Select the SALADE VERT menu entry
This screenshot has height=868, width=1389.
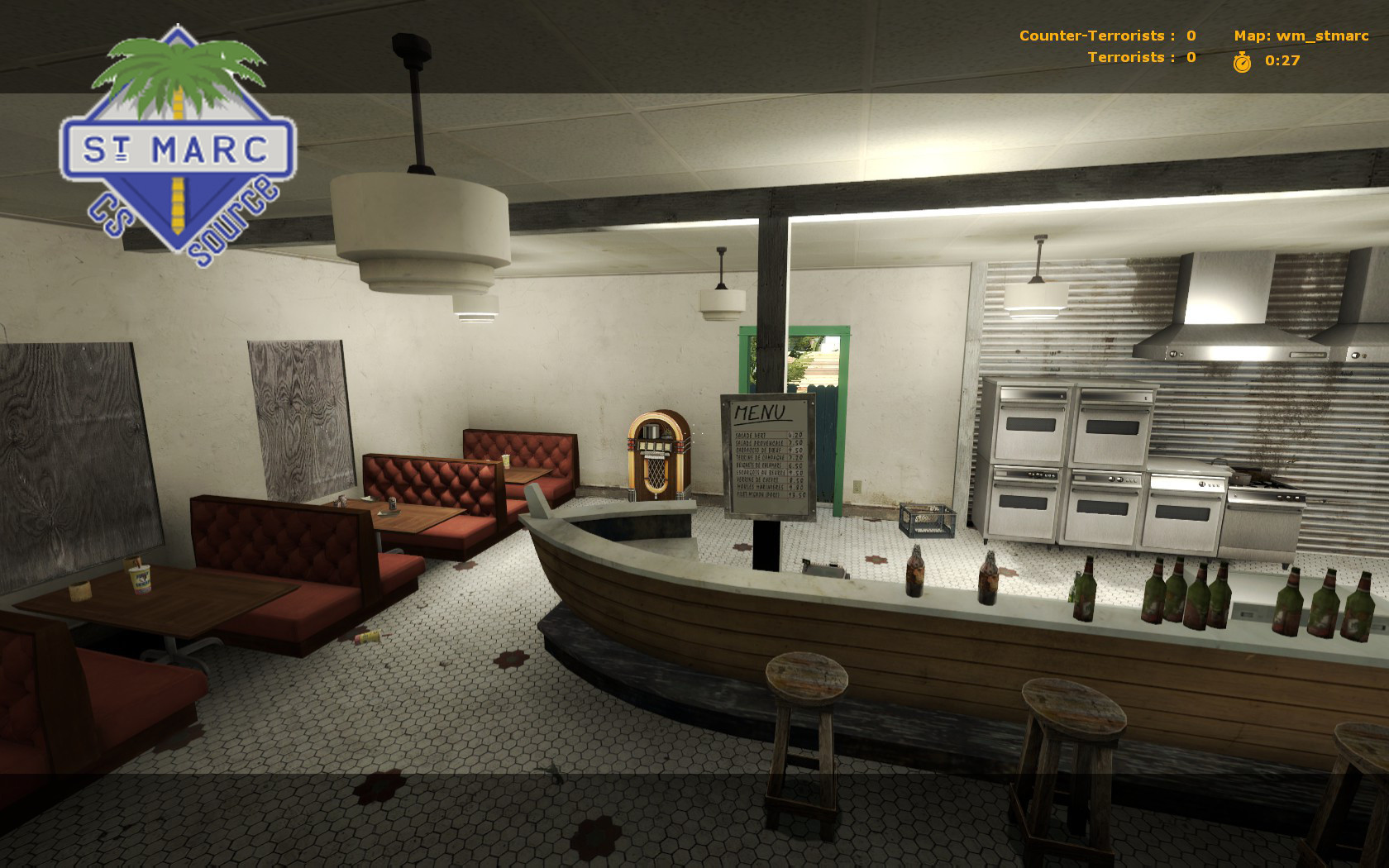point(752,435)
